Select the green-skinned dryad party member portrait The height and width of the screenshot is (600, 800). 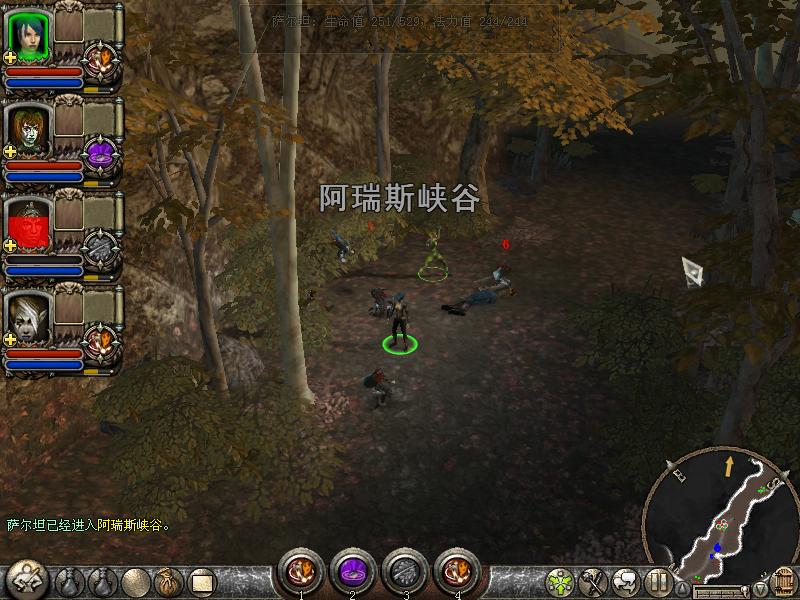(27, 127)
